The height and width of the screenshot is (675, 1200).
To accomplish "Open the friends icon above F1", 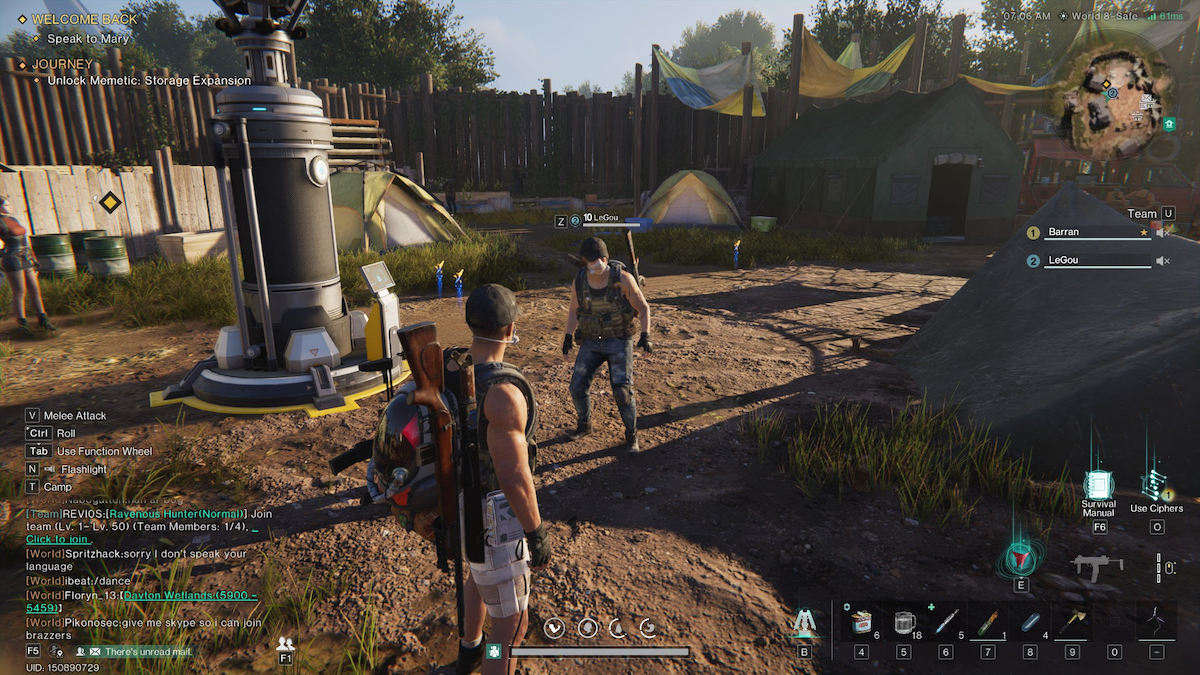I will click(x=286, y=644).
